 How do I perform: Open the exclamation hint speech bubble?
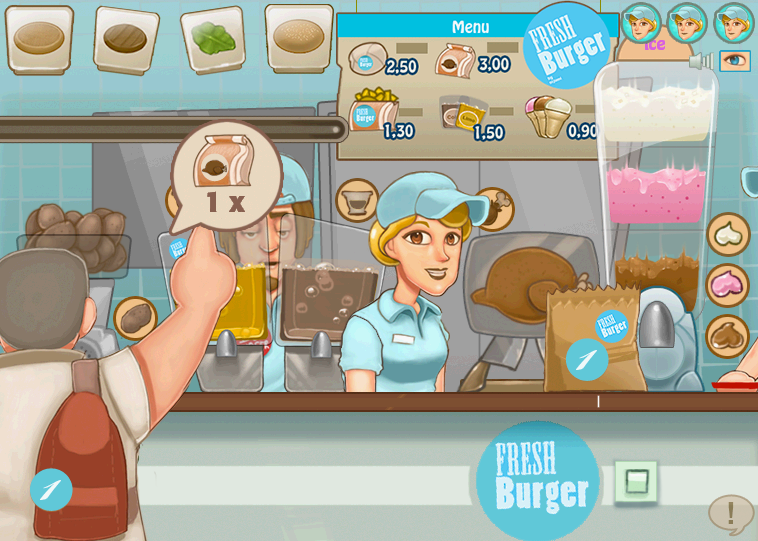coord(731,514)
